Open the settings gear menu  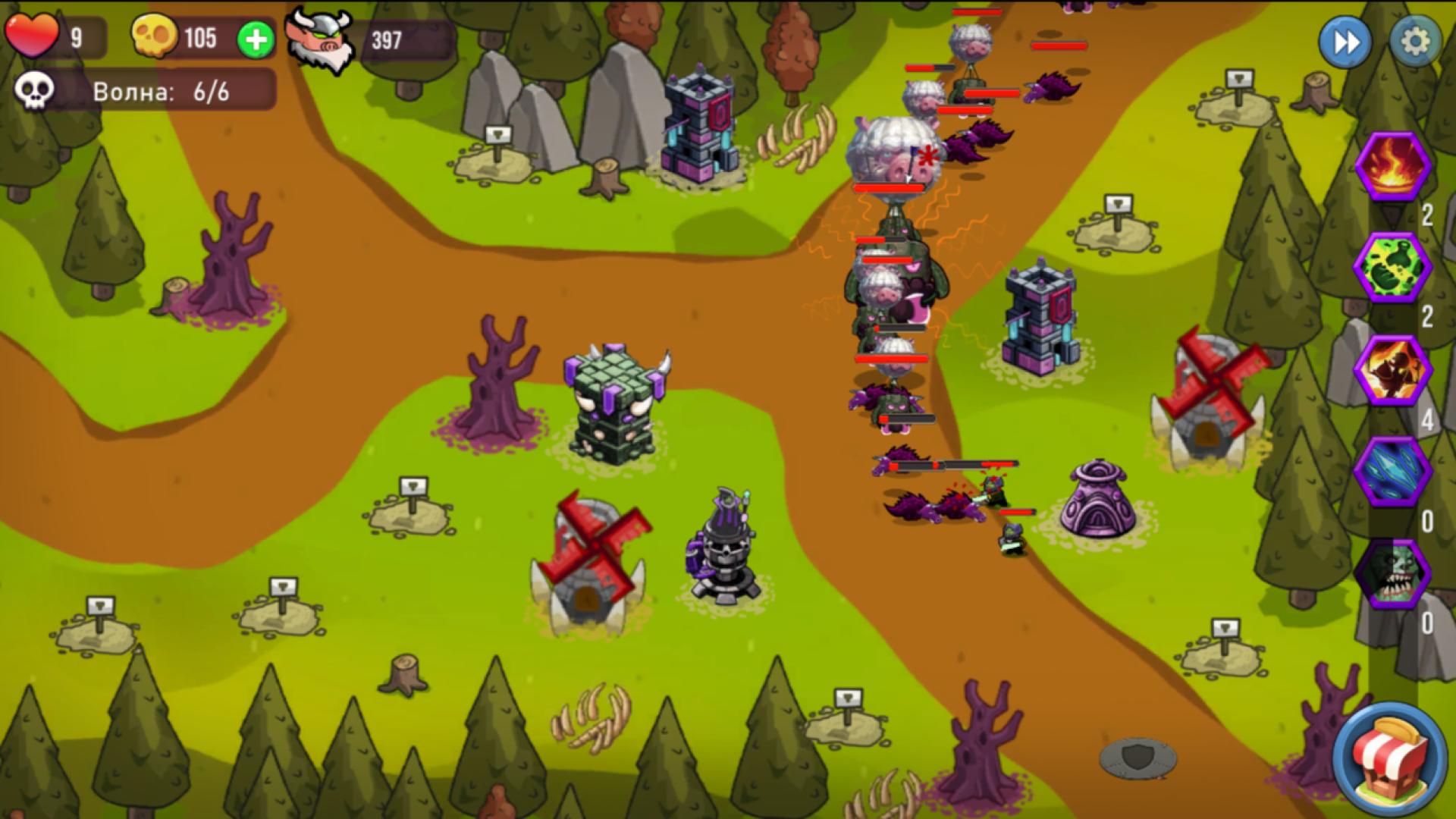[x=1417, y=42]
